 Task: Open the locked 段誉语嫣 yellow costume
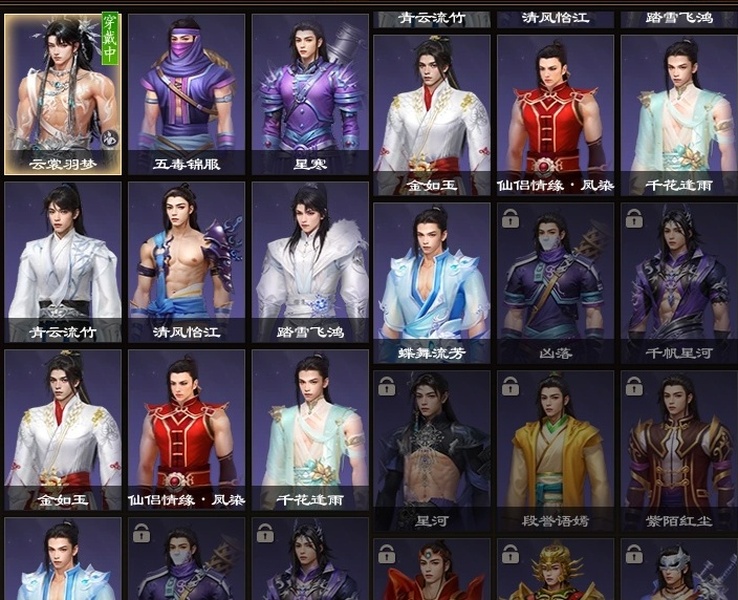click(555, 448)
